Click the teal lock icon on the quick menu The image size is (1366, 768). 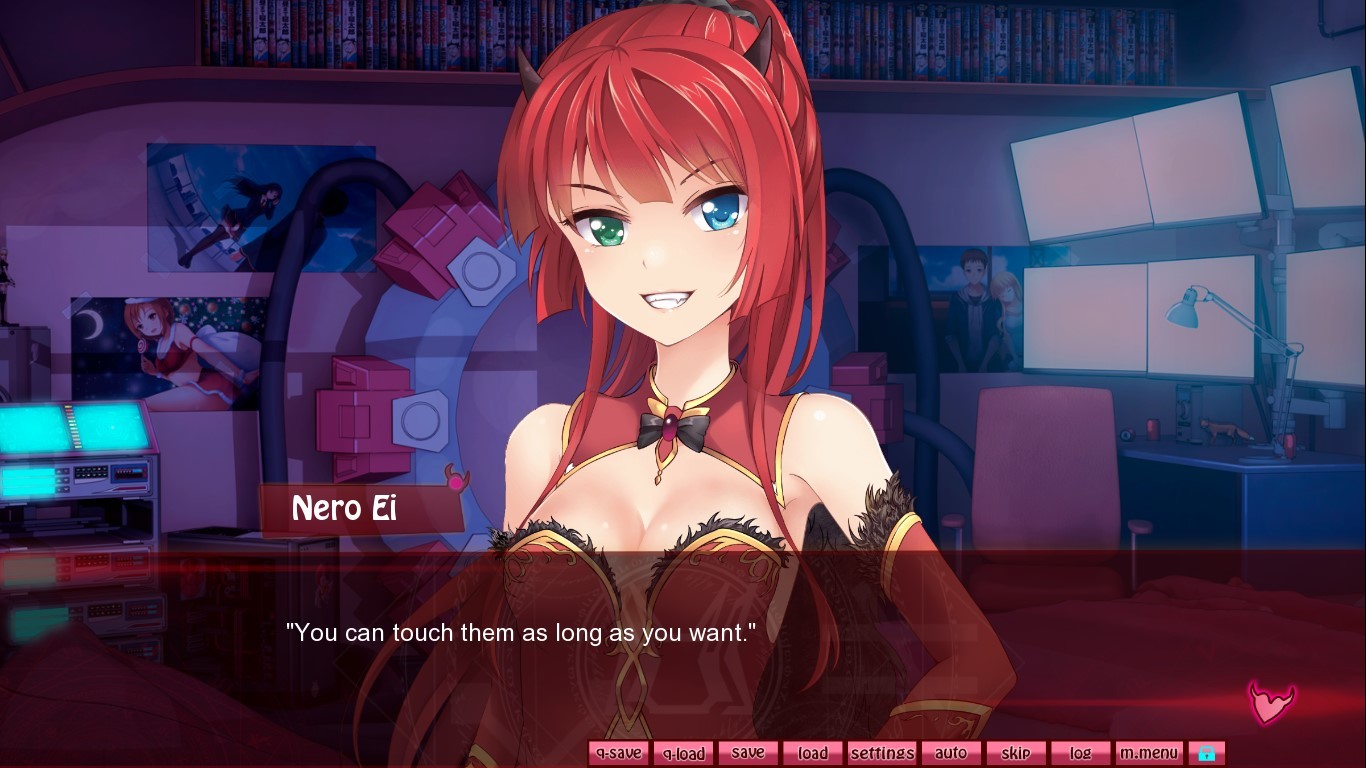point(1208,752)
